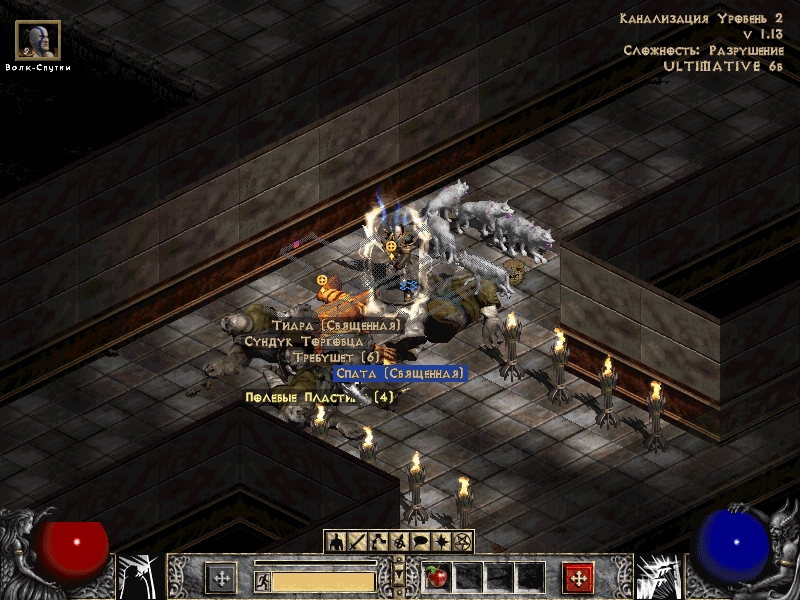Pick up the Полевые Пластины (4) label
This screenshot has width=800, height=600.
[x=320, y=397]
